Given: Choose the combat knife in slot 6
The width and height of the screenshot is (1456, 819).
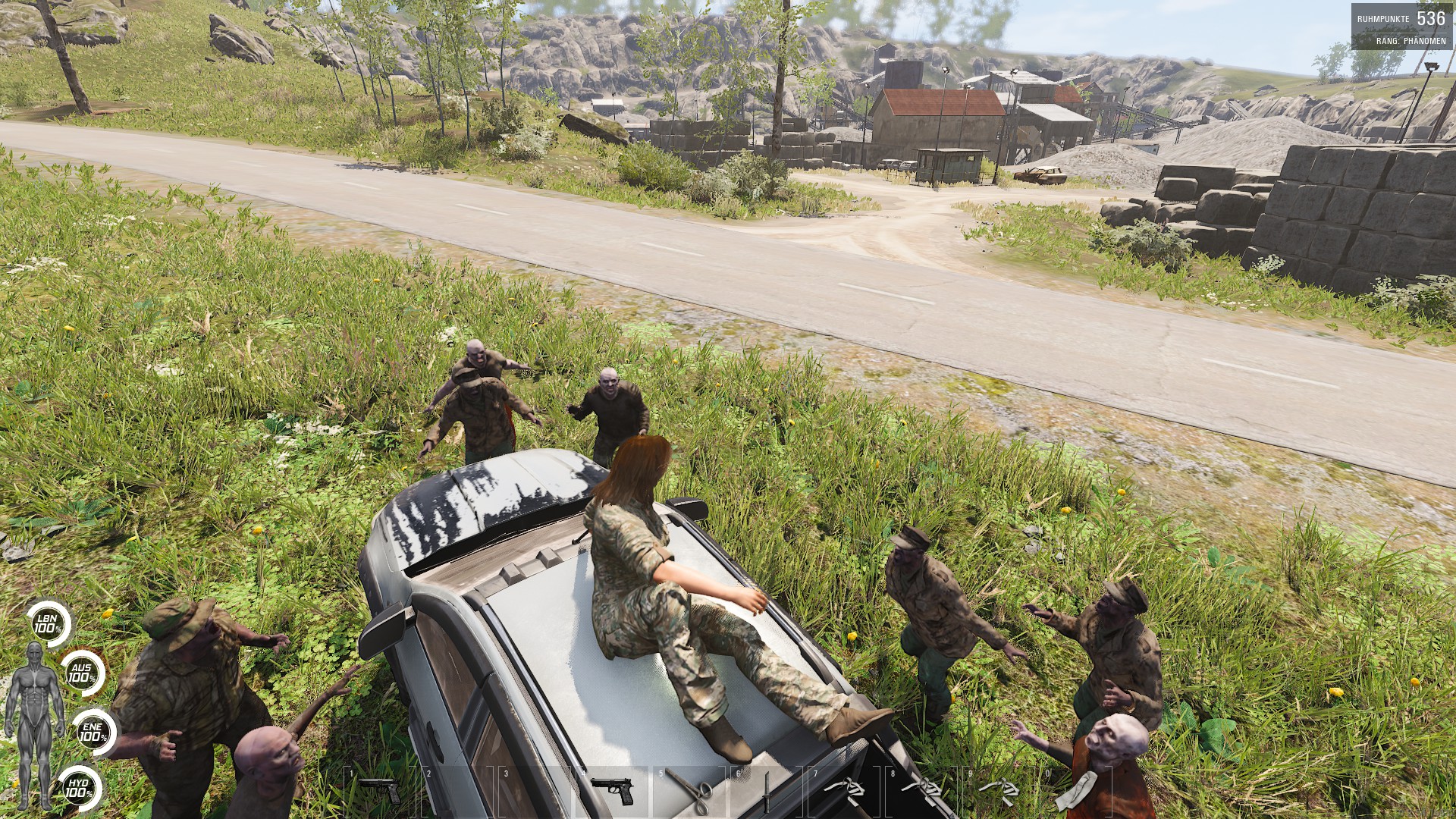Looking at the screenshot, I should tap(767, 792).
